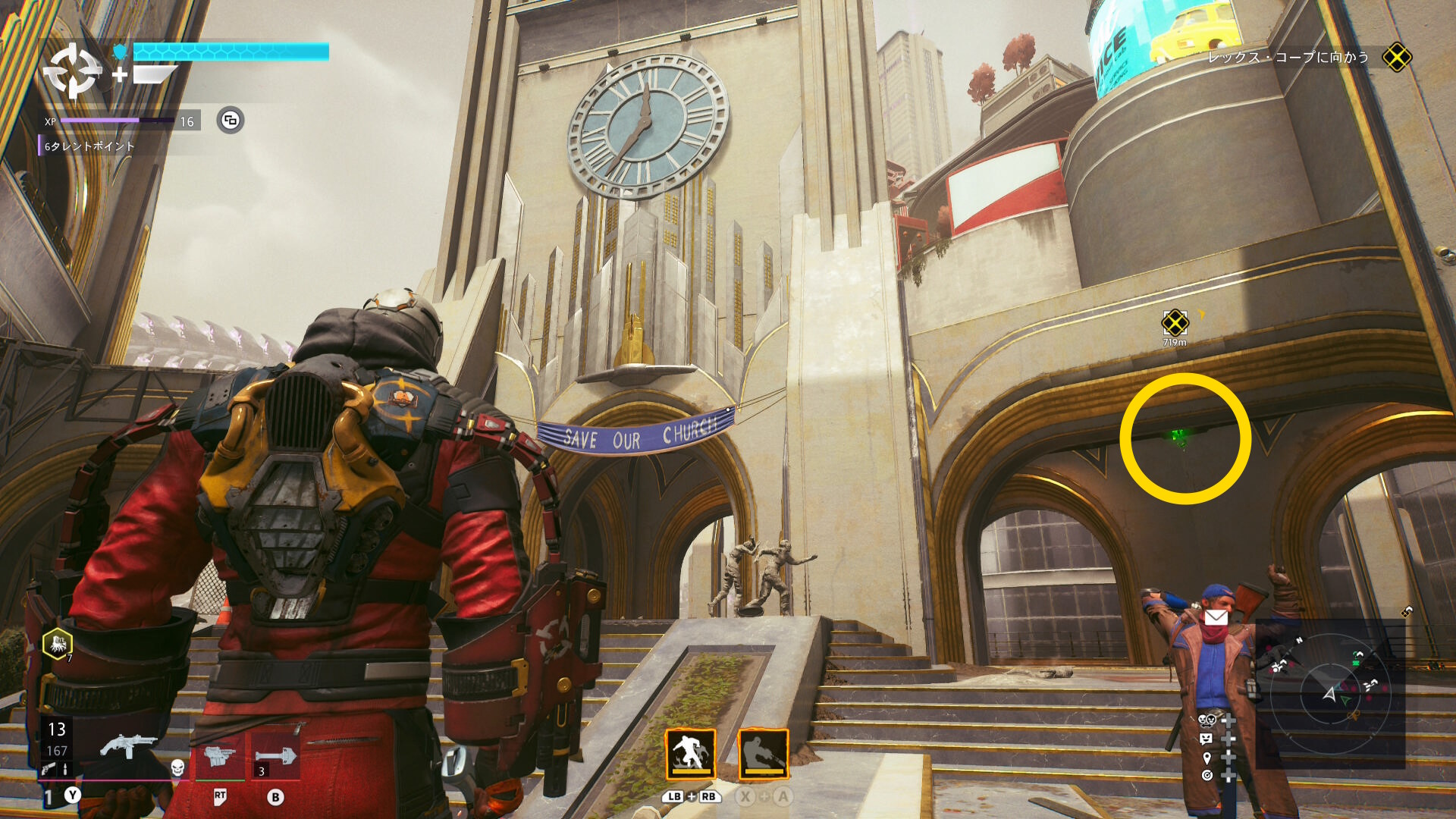
Task: Click the yellow skull squad level badge
Action: point(58,644)
